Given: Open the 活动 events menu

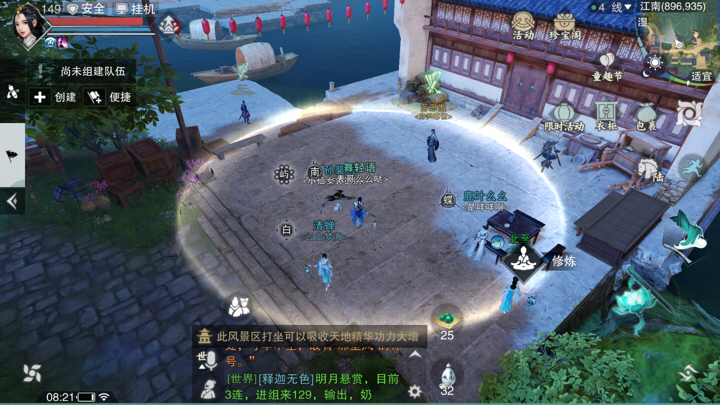Looking at the screenshot, I should coord(522,24).
